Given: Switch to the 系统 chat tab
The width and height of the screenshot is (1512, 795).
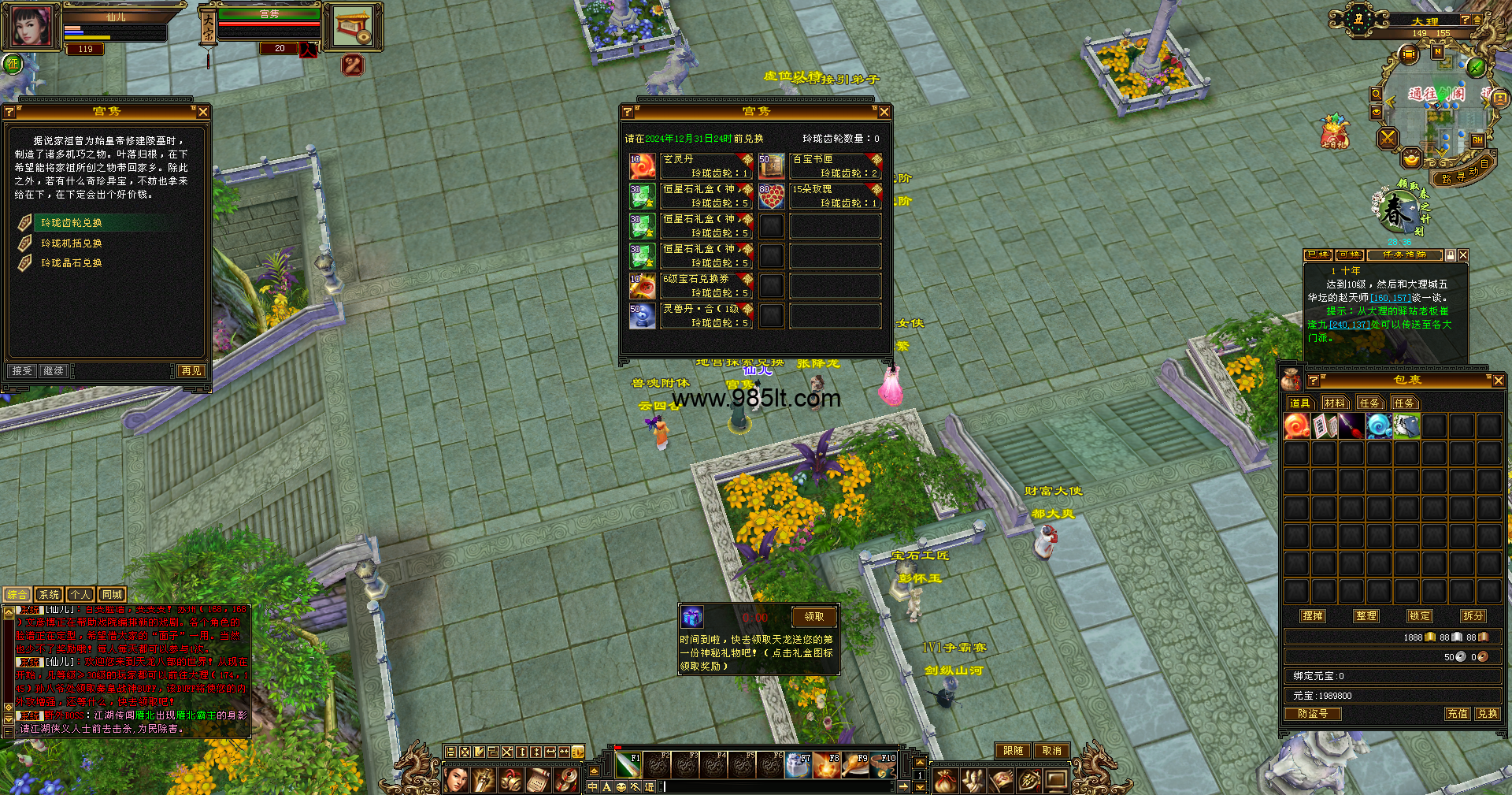Looking at the screenshot, I should coord(49,595).
